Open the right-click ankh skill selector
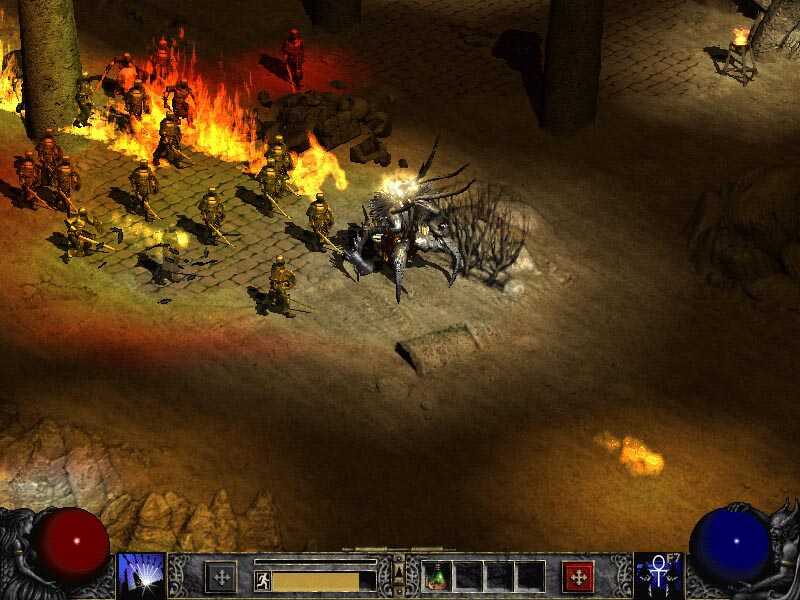Screen dimensions: 800x600 point(659,576)
